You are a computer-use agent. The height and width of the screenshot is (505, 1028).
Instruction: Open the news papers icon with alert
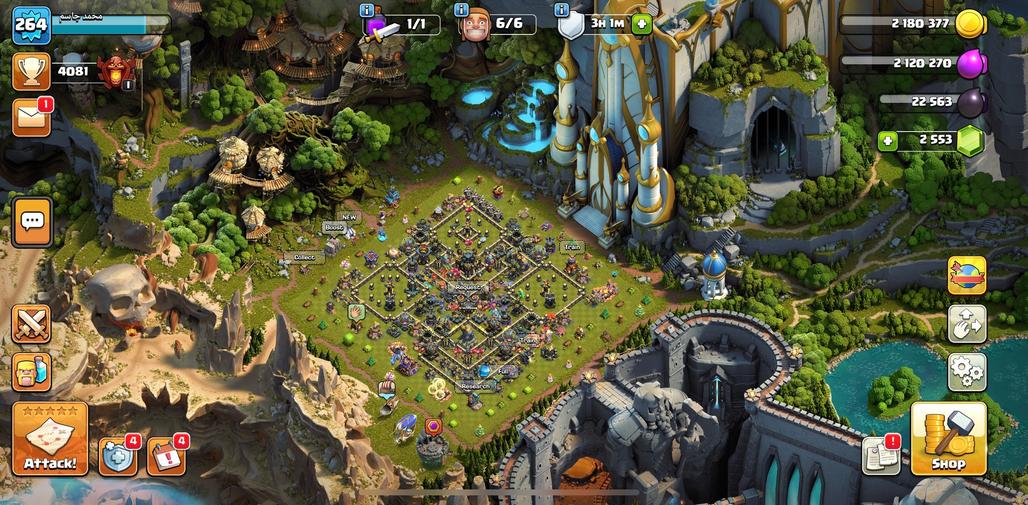click(x=881, y=455)
